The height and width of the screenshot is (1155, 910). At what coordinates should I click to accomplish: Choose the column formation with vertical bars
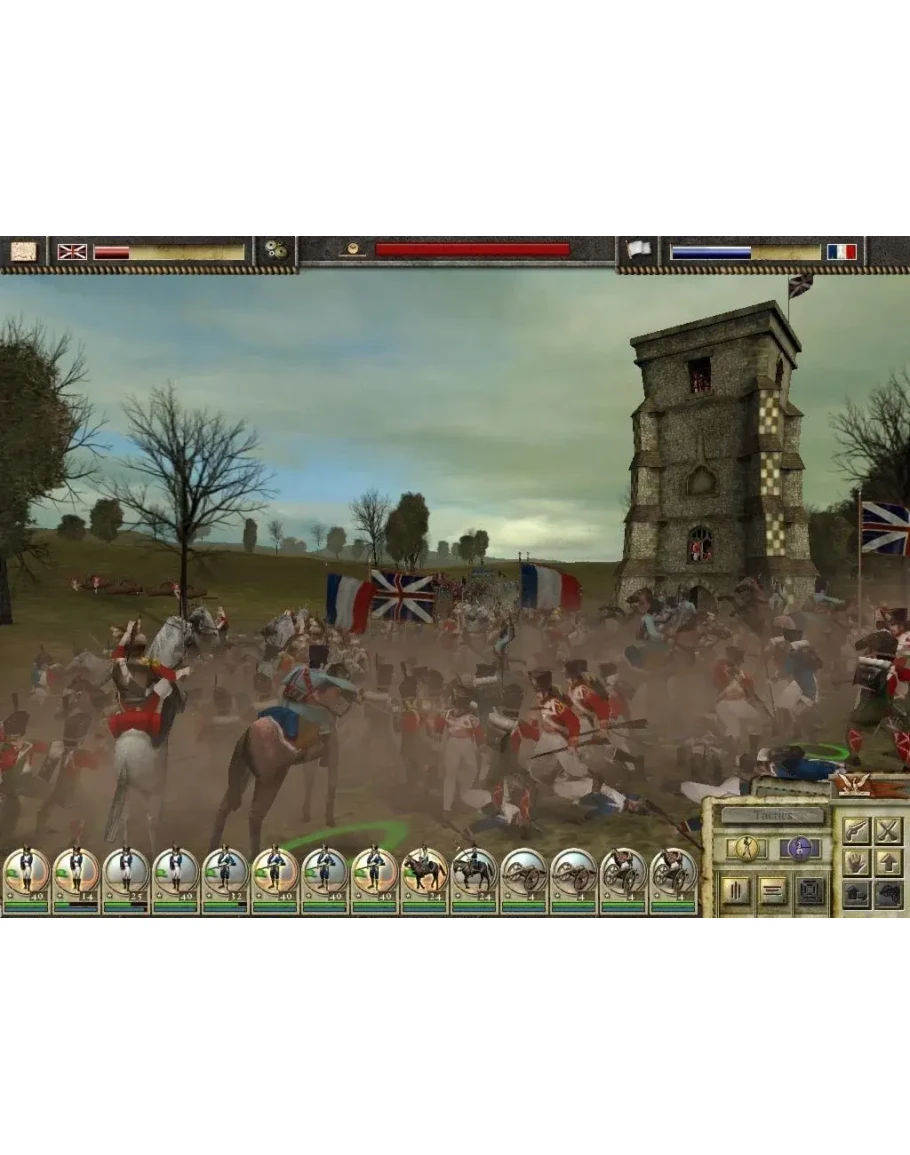click(735, 891)
